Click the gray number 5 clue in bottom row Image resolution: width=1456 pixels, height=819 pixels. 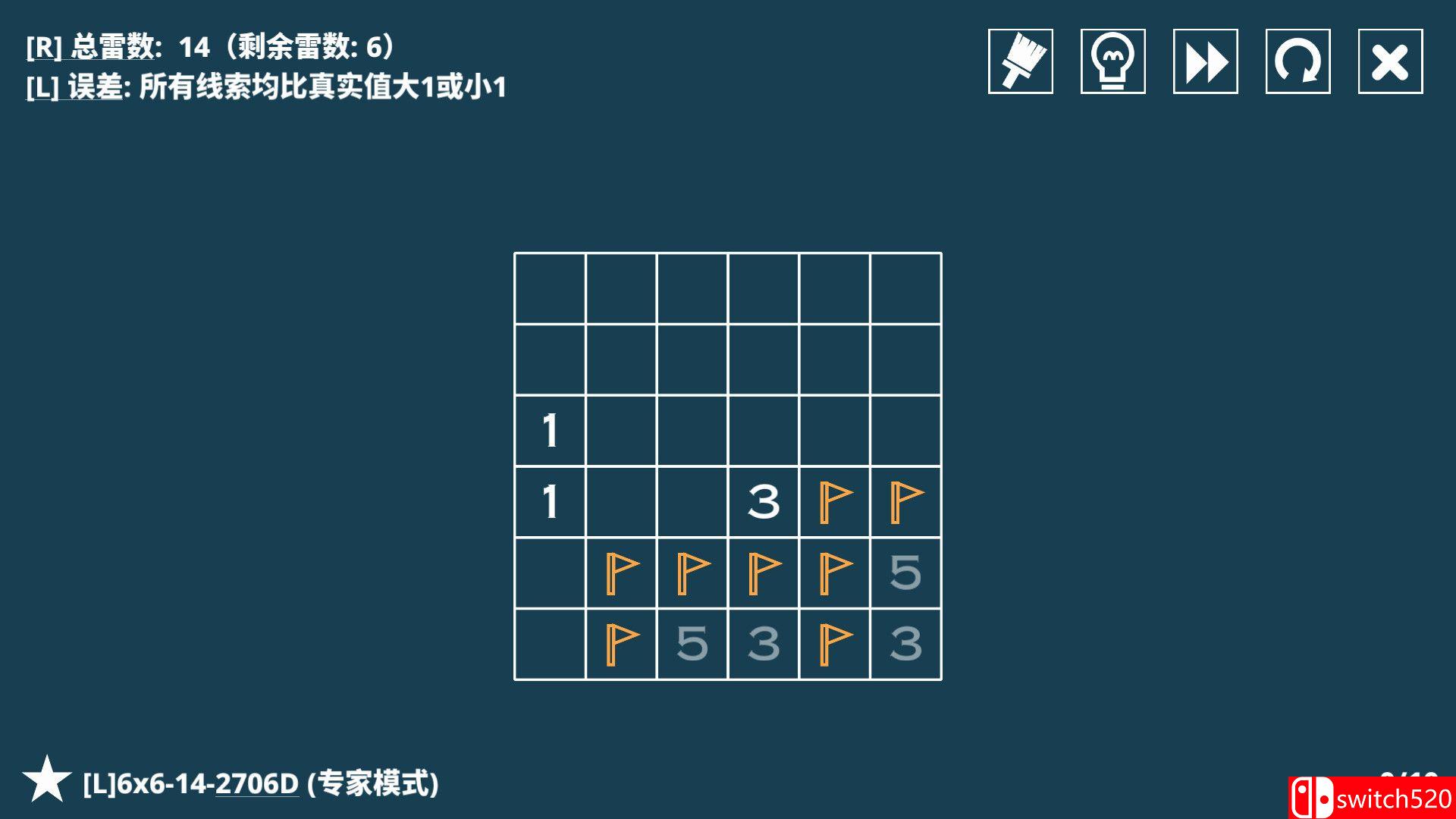[694, 643]
